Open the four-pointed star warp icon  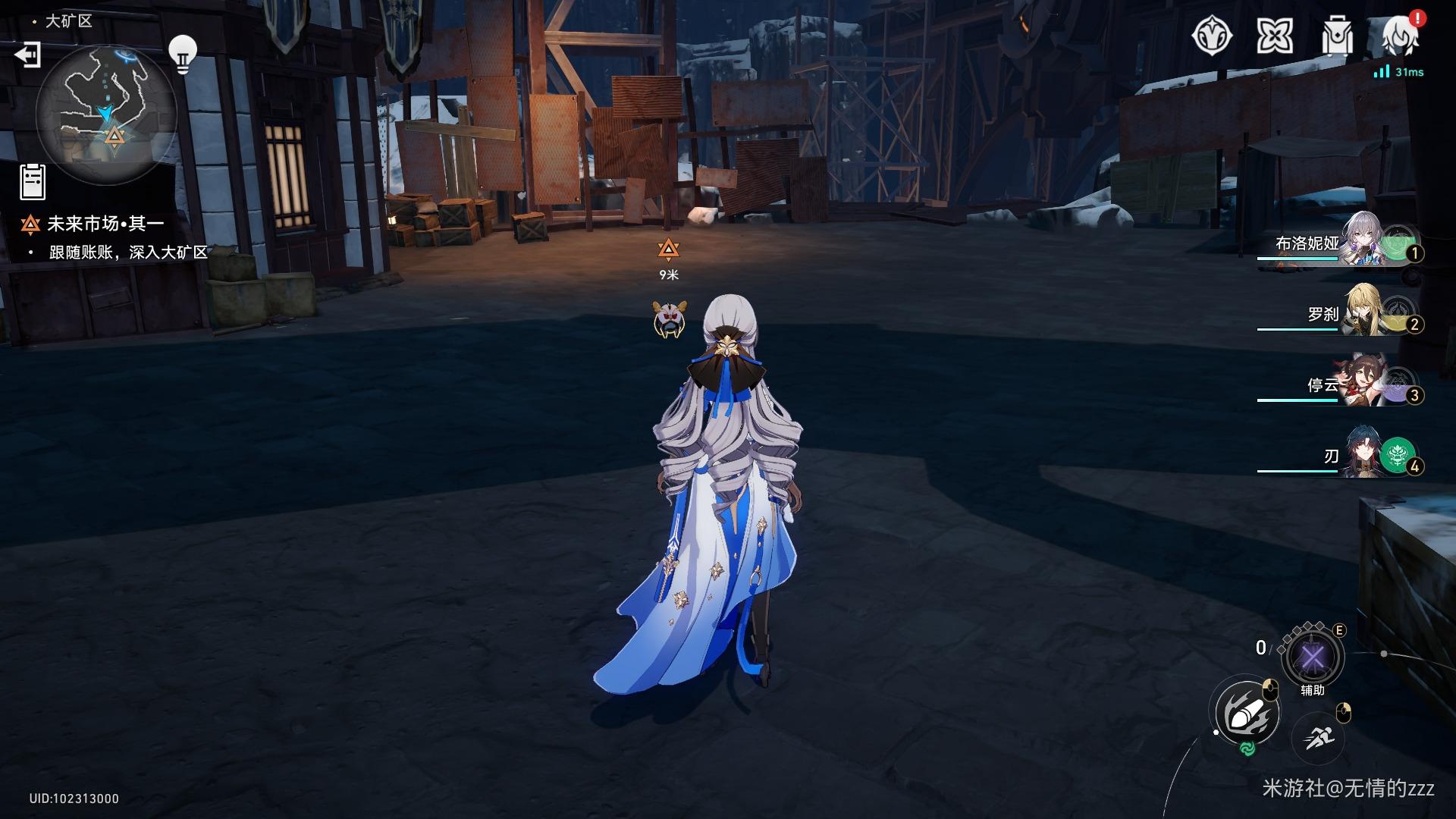[1274, 36]
